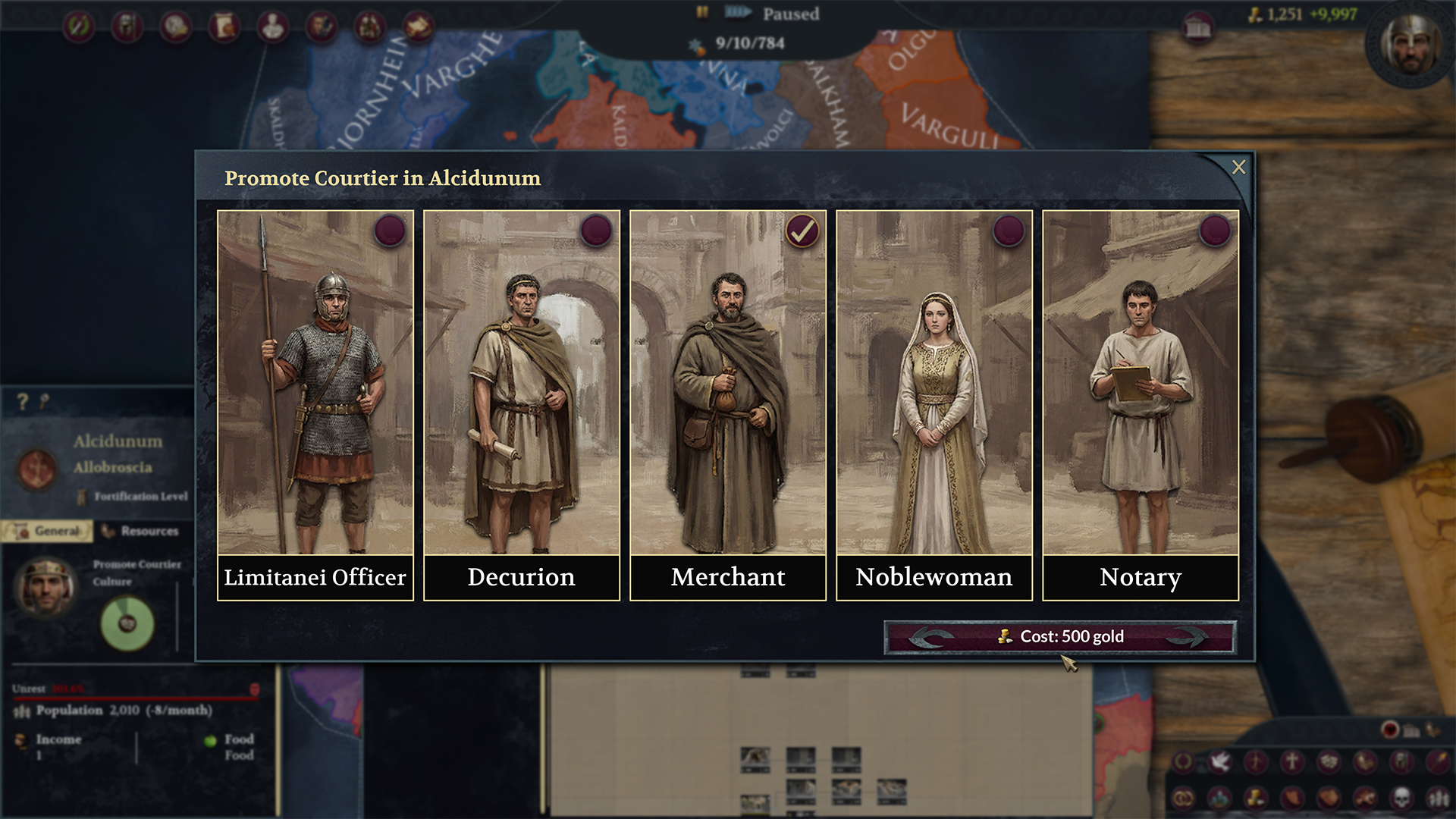Open the settlement help question mark
This screenshot has width=1456, height=819.
coord(23,401)
